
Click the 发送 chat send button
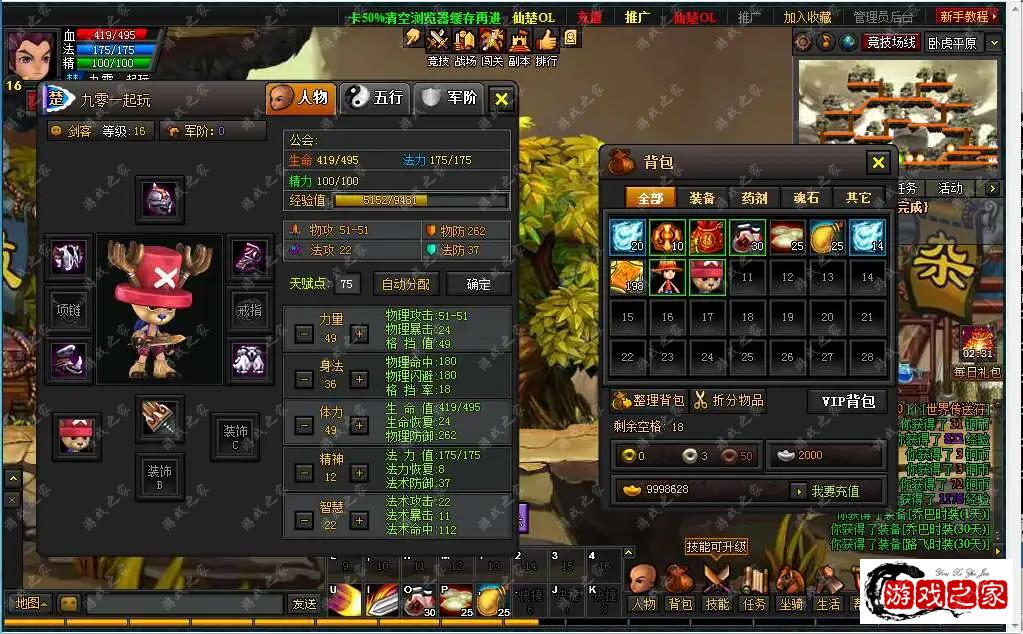(303, 603)
